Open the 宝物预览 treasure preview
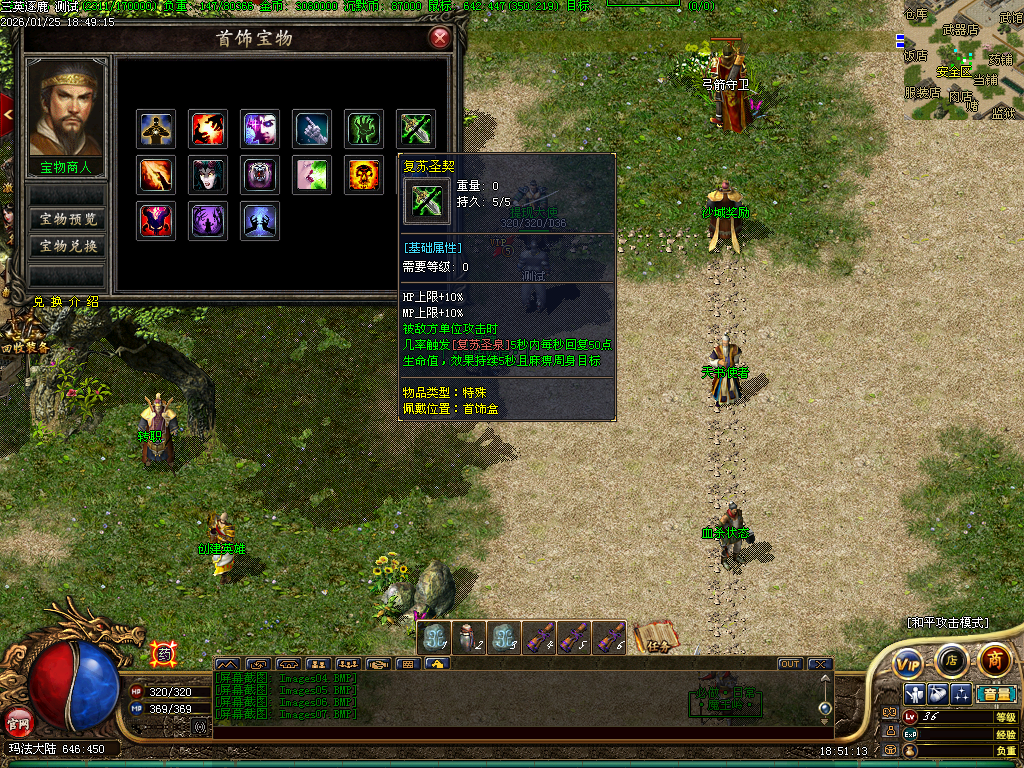1024x768 pixels. 68,219
